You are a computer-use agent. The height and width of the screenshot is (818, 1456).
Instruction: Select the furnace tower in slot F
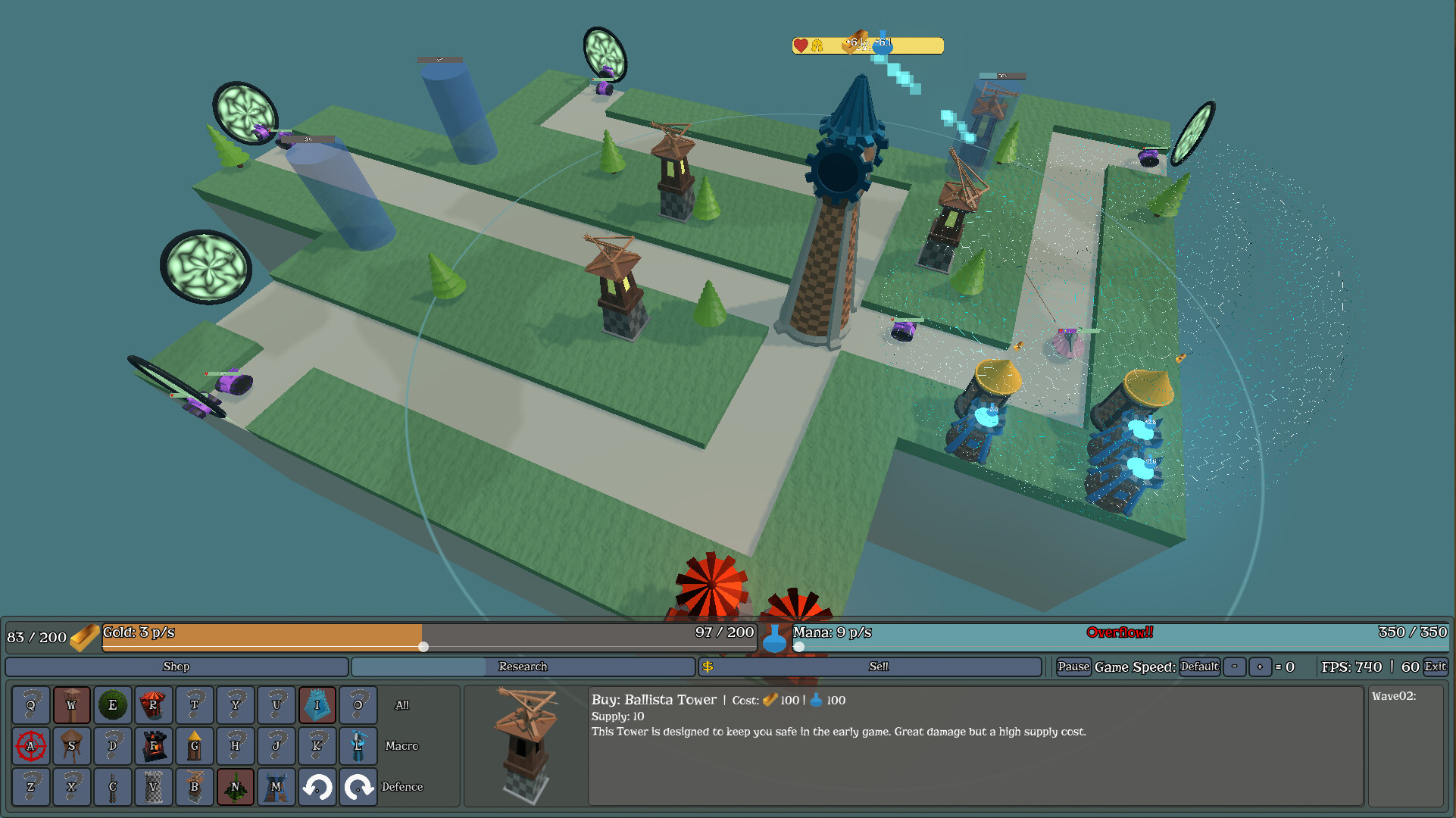[x=153, y=746]
